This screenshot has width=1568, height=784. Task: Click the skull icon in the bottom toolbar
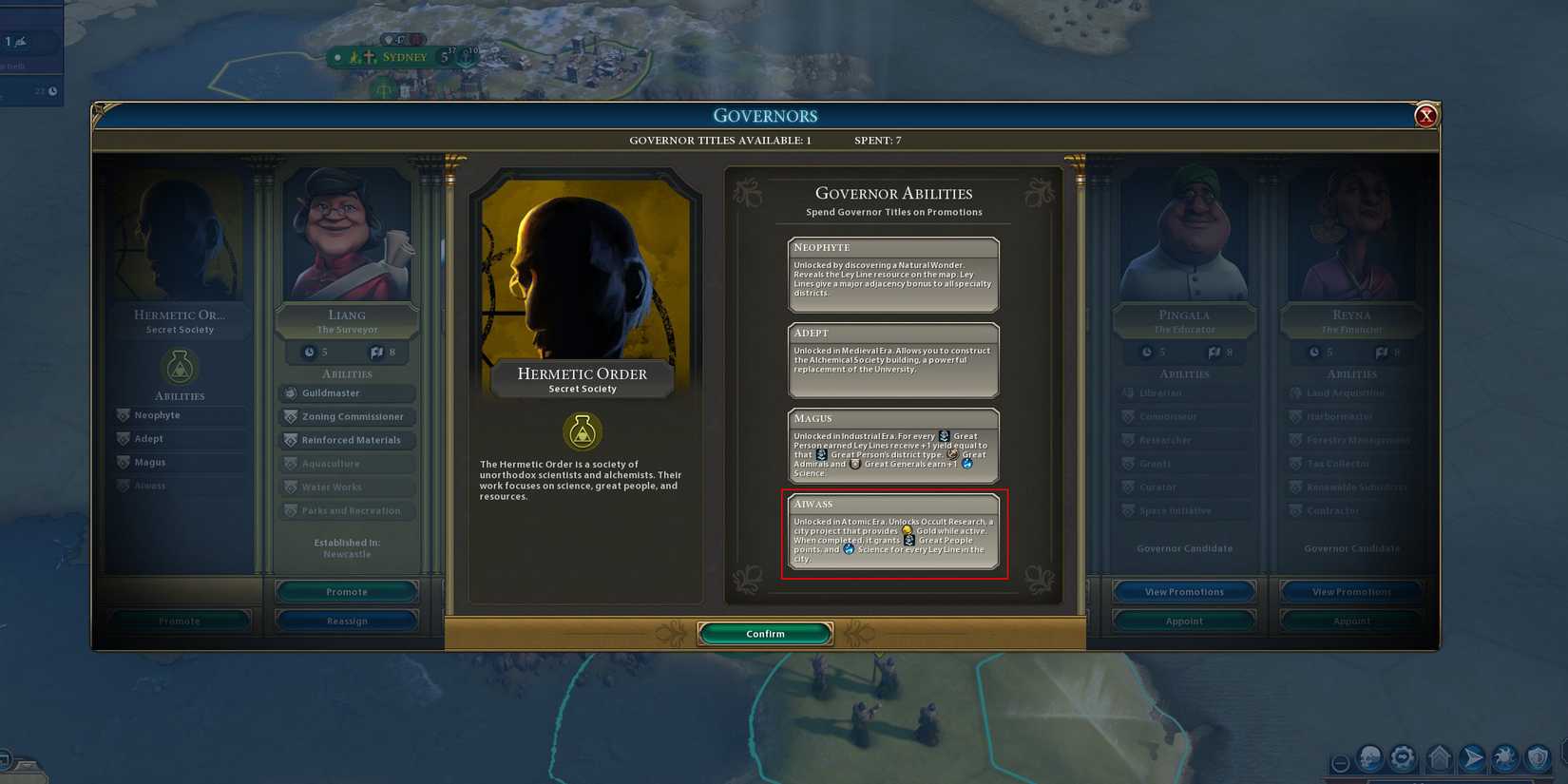[1369, 757]
